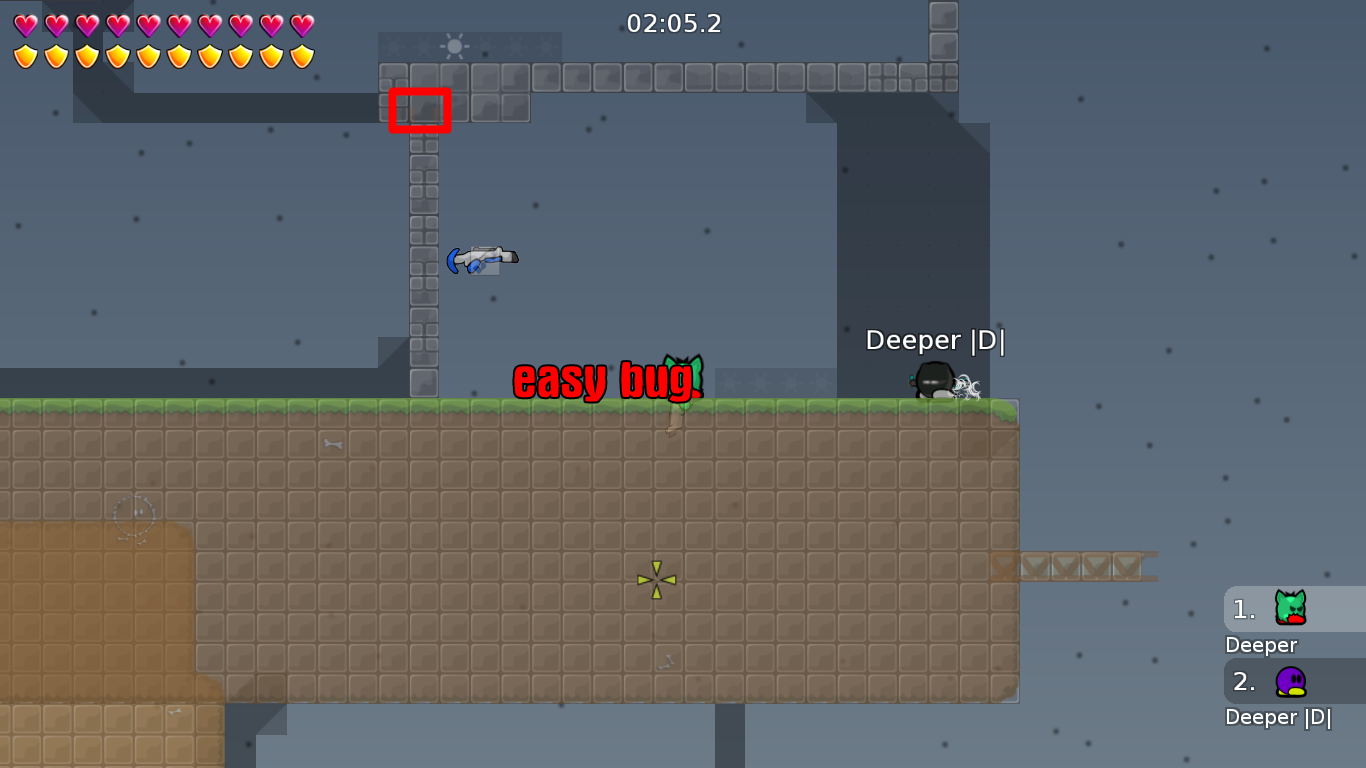Viewport: 1366px width, 768px height.
Task: Click the name label Deeper |D| above the tee
Action: [936, 340]
